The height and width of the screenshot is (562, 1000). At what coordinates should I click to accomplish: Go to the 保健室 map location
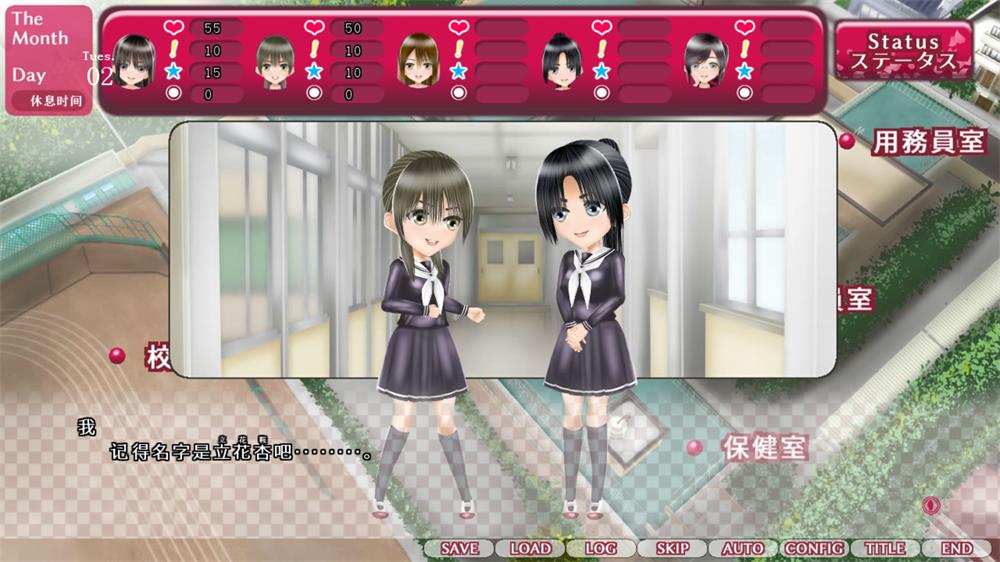[x=765, y=447]
